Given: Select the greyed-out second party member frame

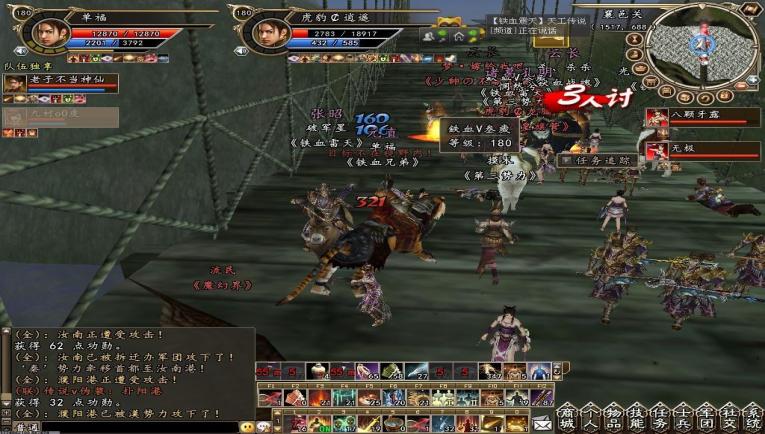Looking at the screenshot, I should coord(60,117).
